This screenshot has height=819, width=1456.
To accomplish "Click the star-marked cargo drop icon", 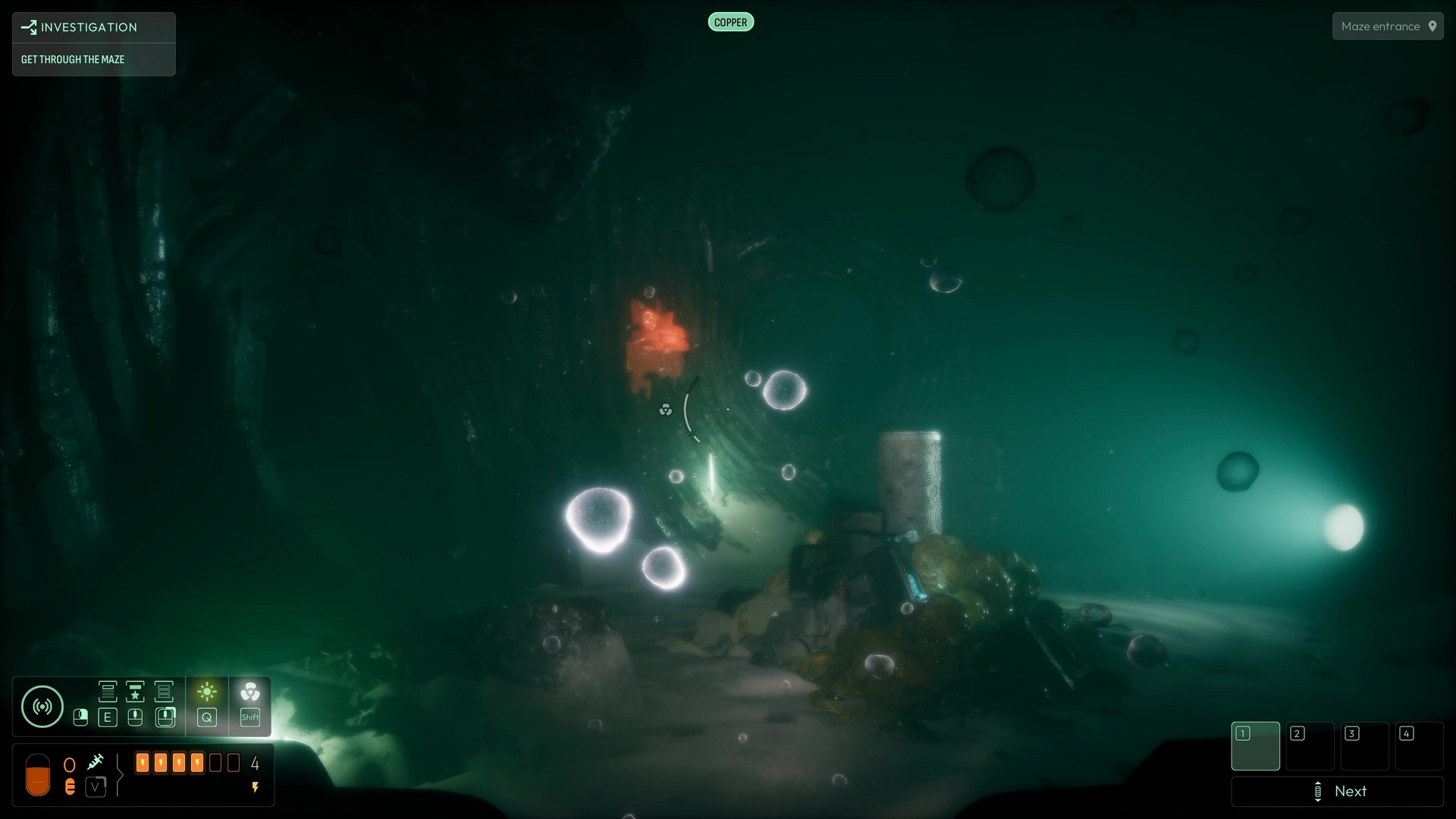I will click(135, 692).
